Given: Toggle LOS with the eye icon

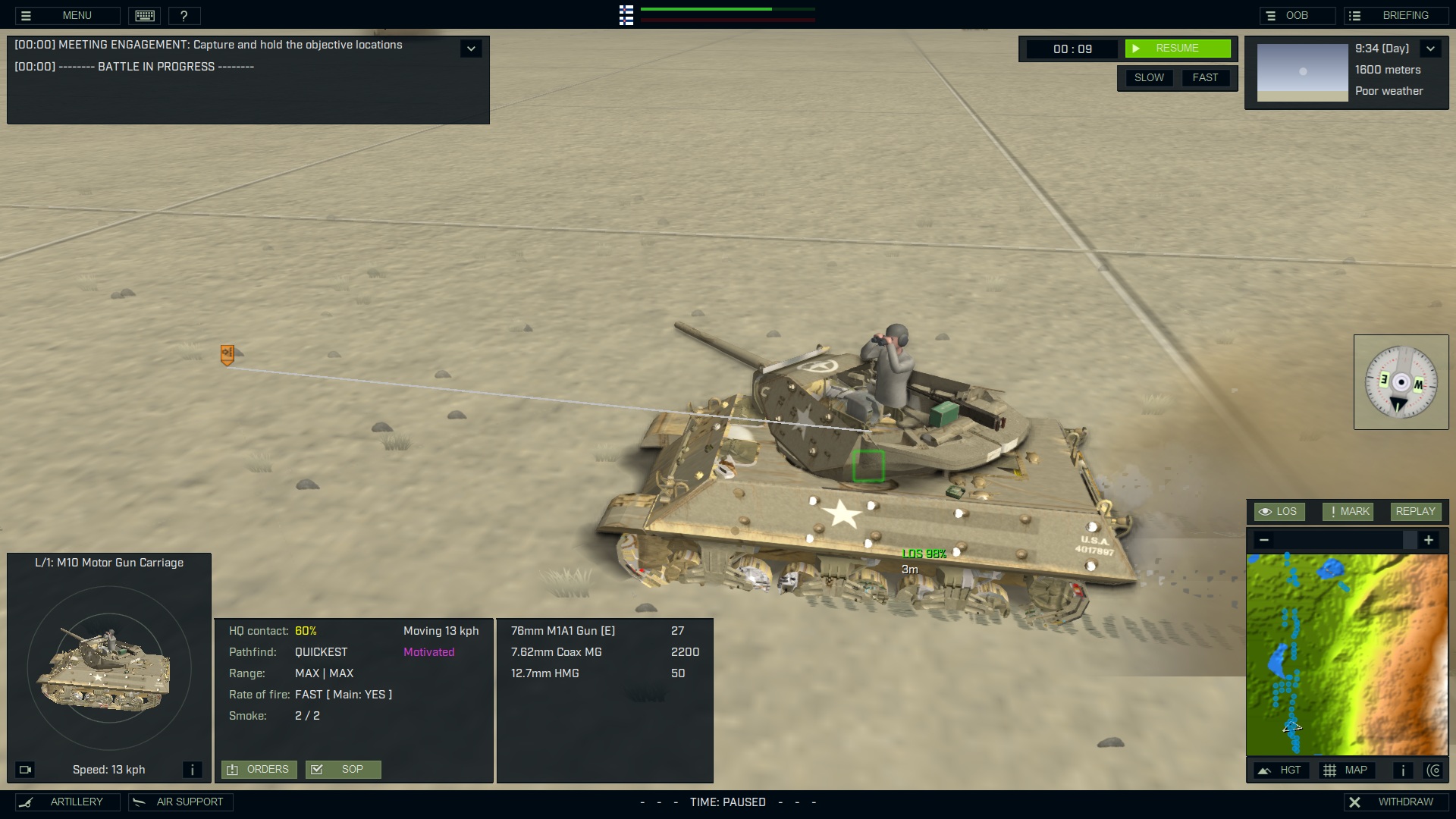Looking at the screenshot, I should 1279,511.
